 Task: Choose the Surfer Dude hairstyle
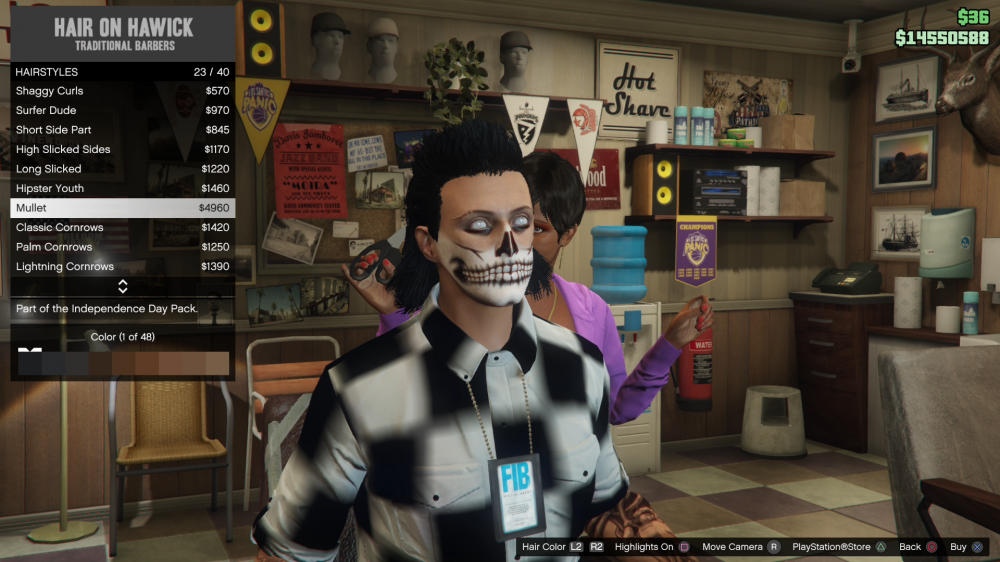(x=122, y=110)
